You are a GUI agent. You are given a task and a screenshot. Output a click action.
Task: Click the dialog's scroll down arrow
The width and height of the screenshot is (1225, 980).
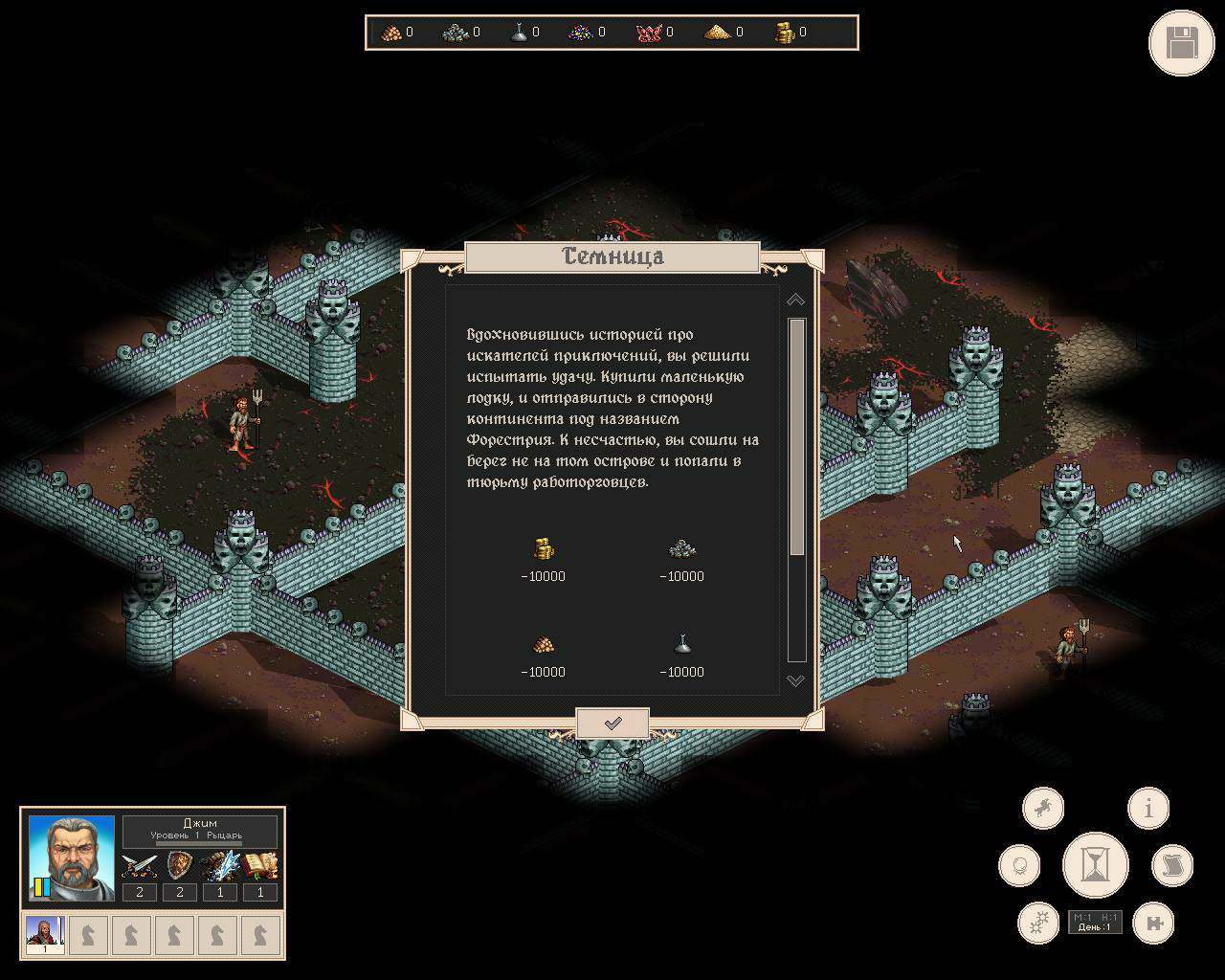(x=795, y=680)
